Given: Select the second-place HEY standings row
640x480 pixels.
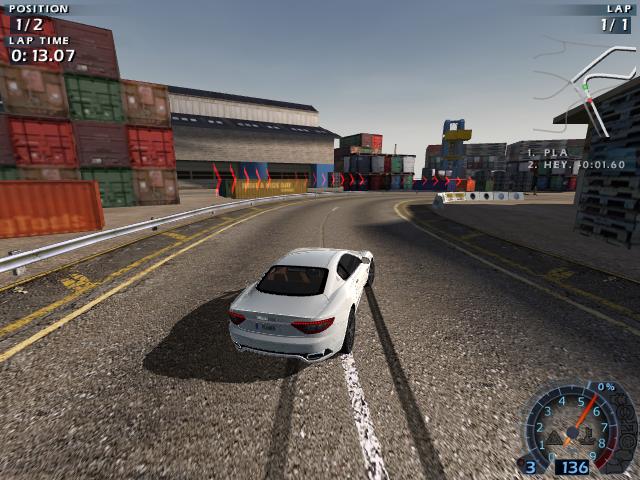Looking at the screenshot, I should [x=575, y=165].
